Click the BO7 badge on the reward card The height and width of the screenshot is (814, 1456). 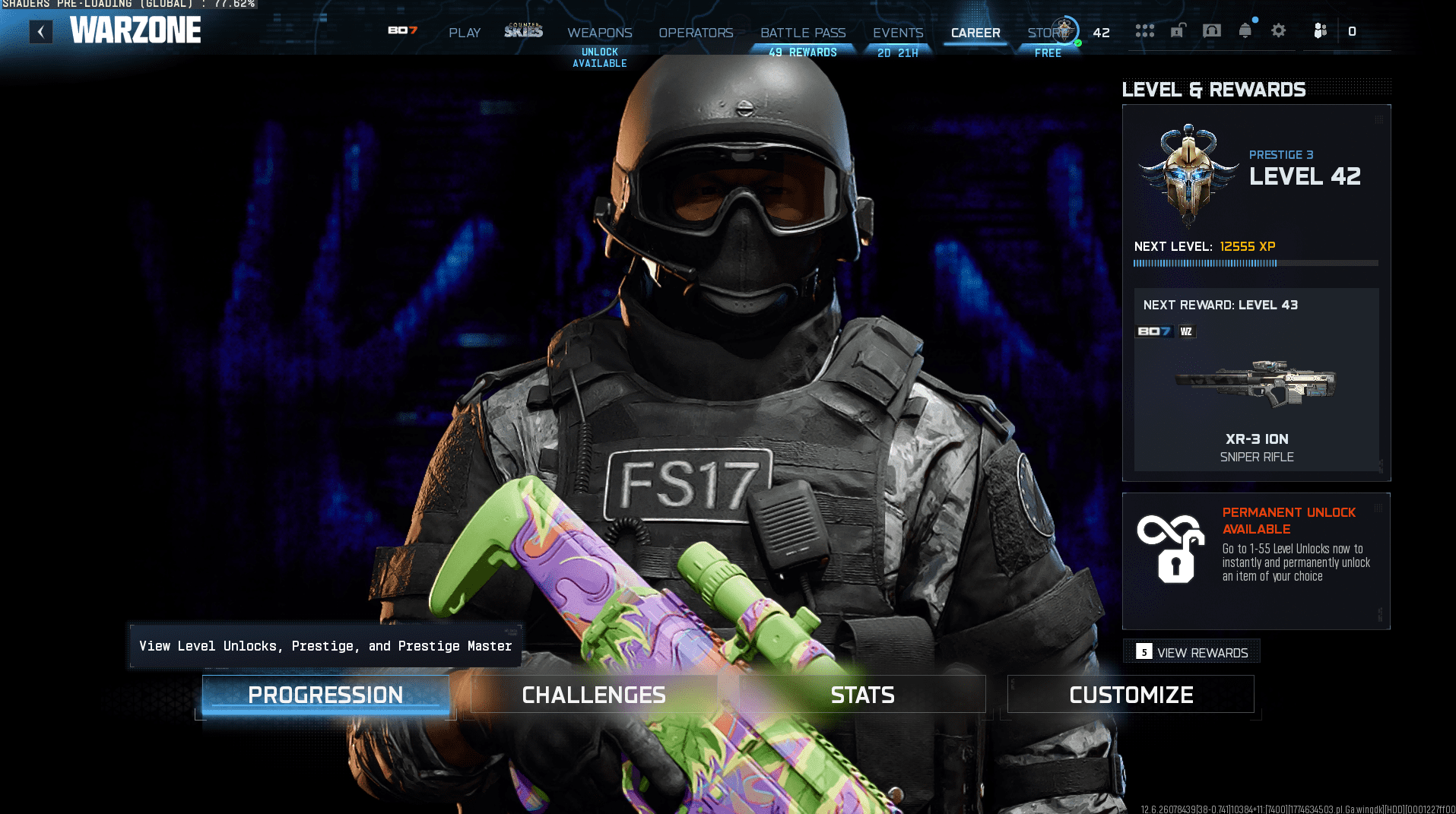[x=1154, y=331]
